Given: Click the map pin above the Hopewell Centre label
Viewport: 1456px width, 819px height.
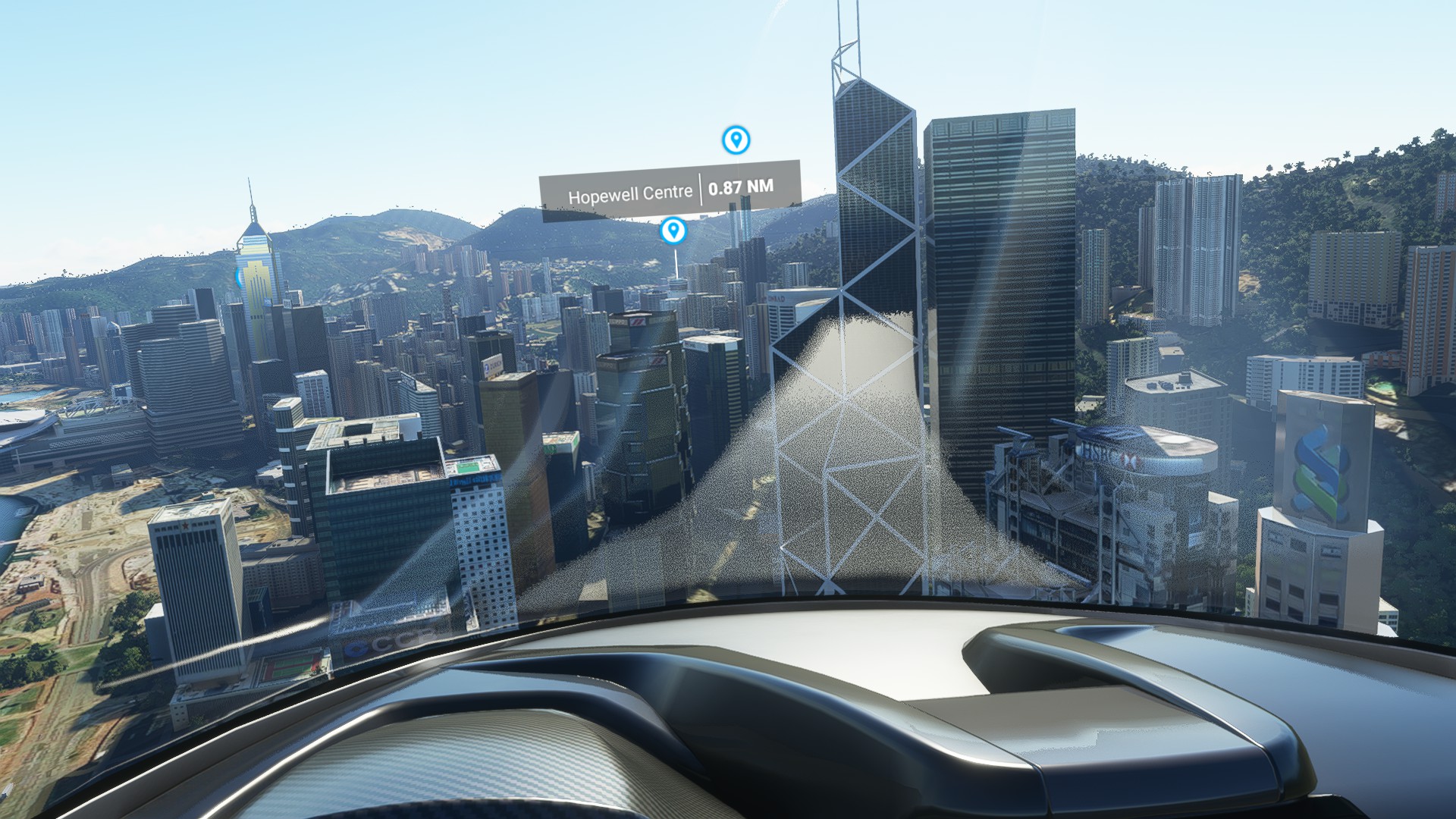Looking at the screenshot, I should [736, 140].
